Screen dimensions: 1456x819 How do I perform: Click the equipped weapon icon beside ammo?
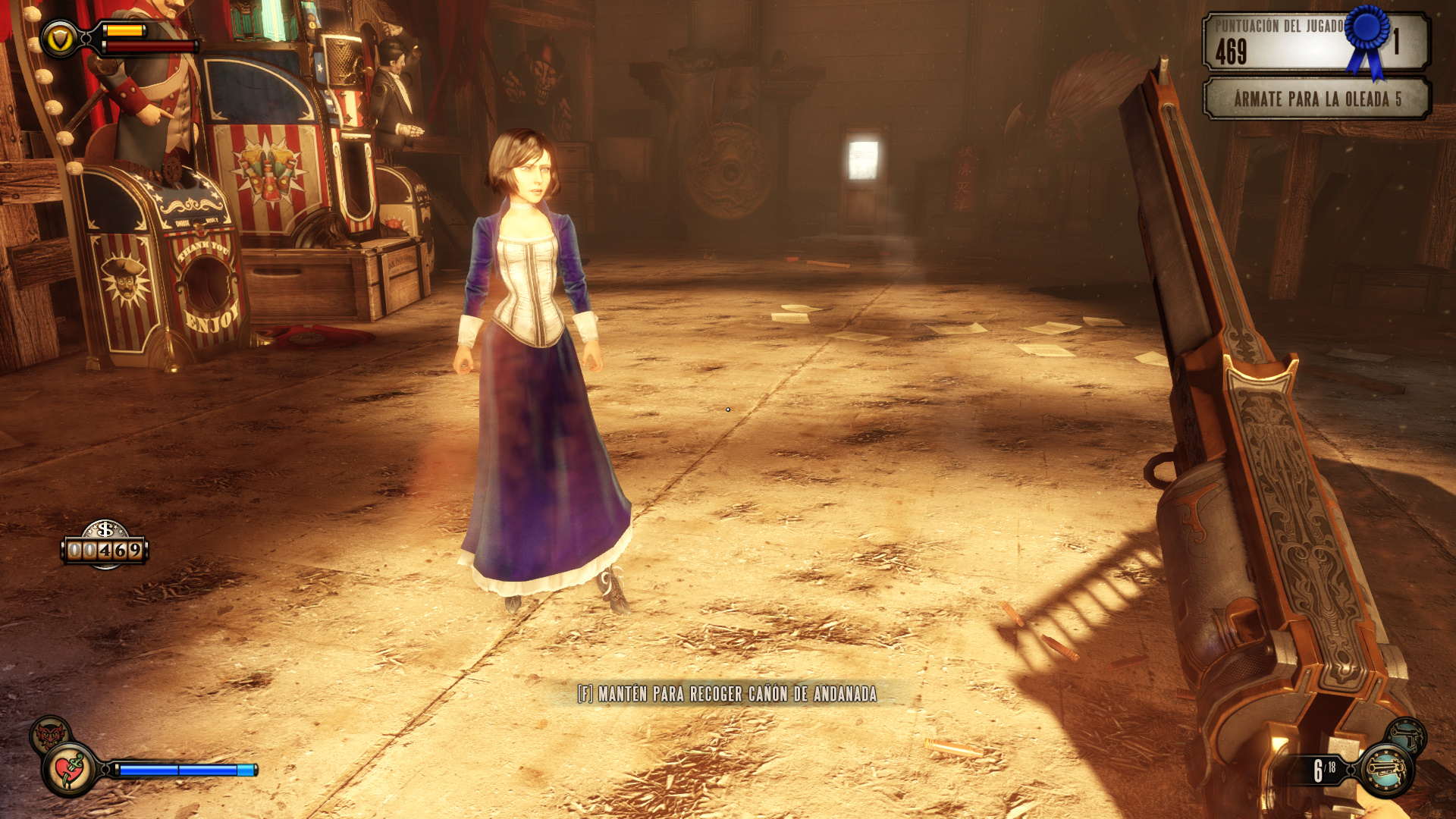point(1387,770)
